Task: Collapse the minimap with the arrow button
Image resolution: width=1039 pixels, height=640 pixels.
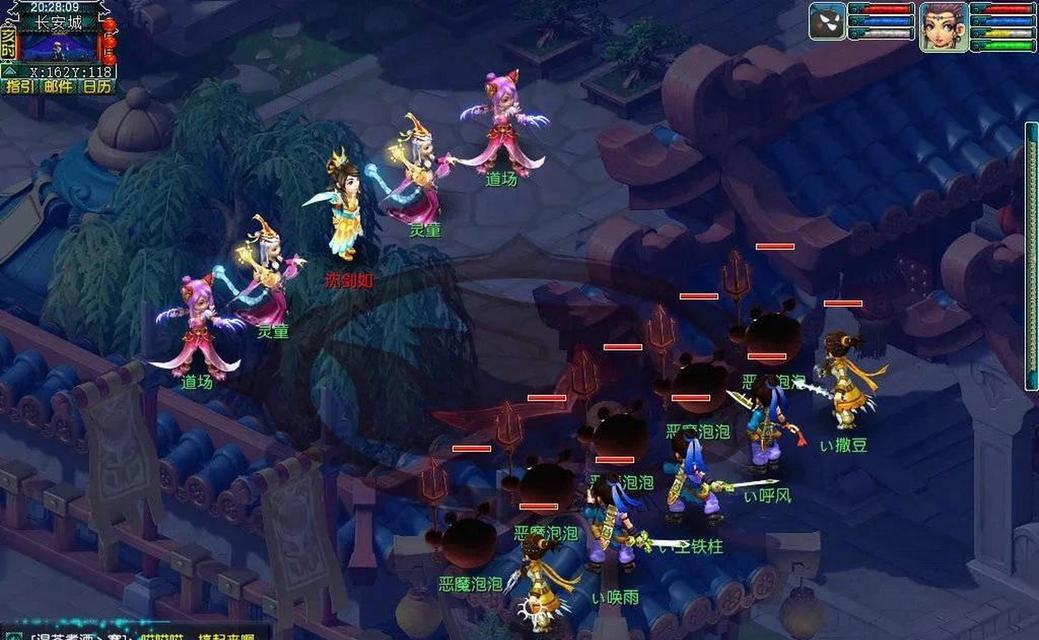Action: (8, 71)
